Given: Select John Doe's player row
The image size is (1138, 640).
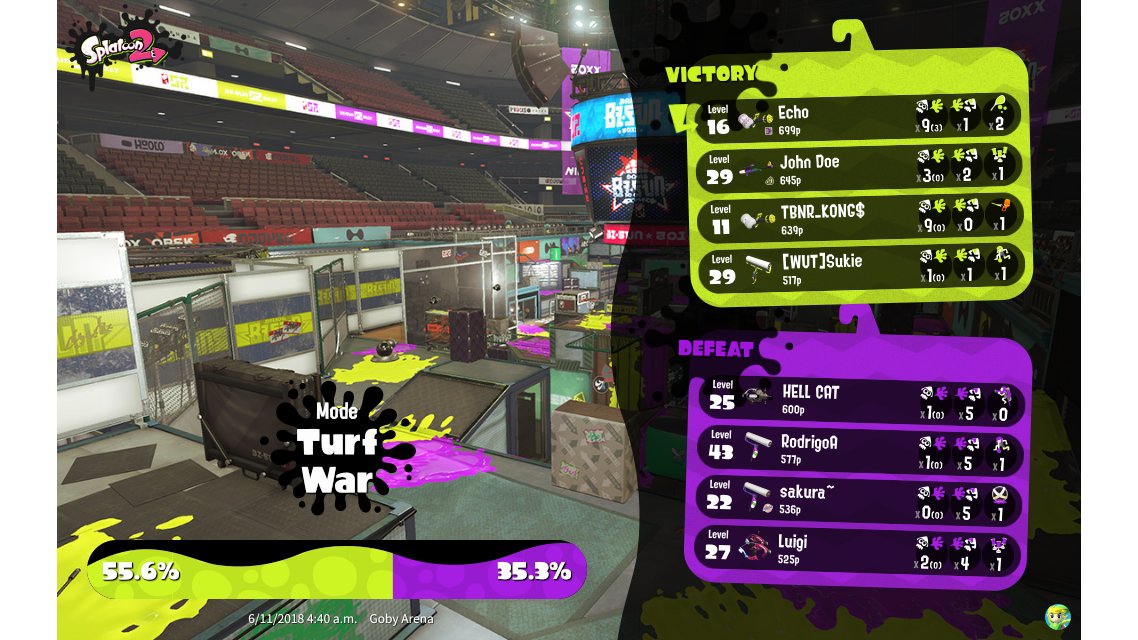Looking at the screenshot, I should pyautogui.click(x=860, y=168).
